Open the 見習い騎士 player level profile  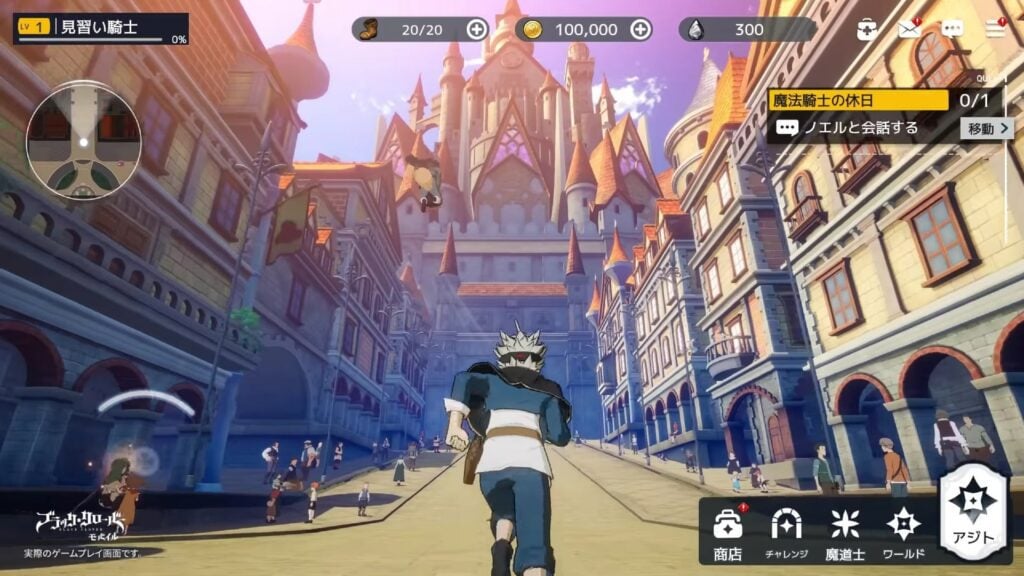click(x=101, y=28)
